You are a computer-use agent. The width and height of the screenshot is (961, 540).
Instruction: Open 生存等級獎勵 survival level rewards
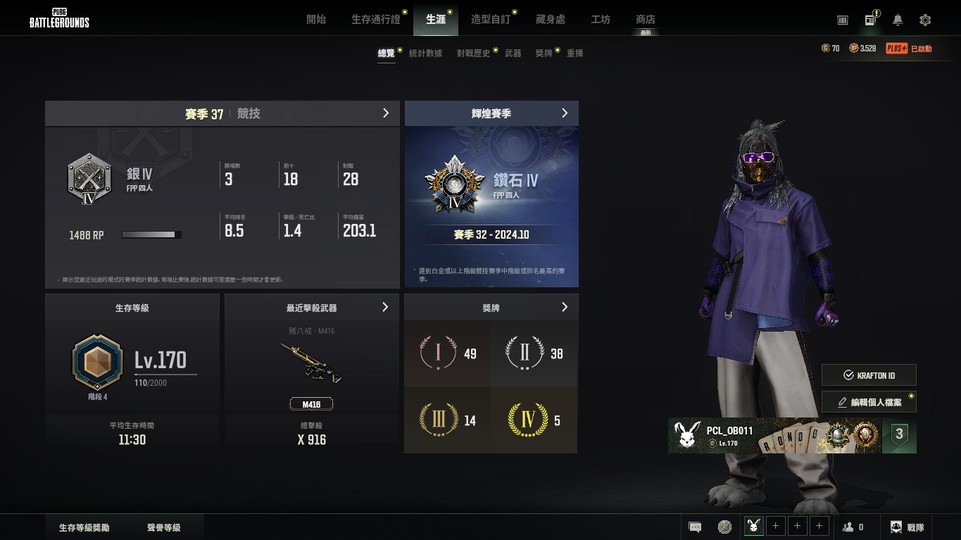84,527
